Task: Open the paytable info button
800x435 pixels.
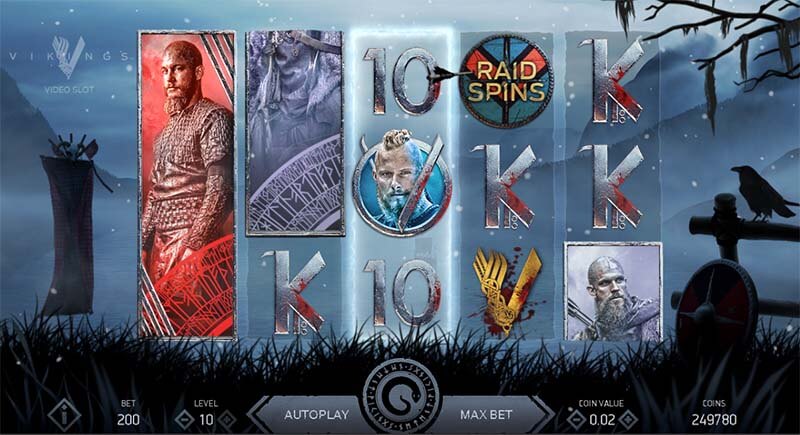Action: pyautogui.click(x=64, y=414)
